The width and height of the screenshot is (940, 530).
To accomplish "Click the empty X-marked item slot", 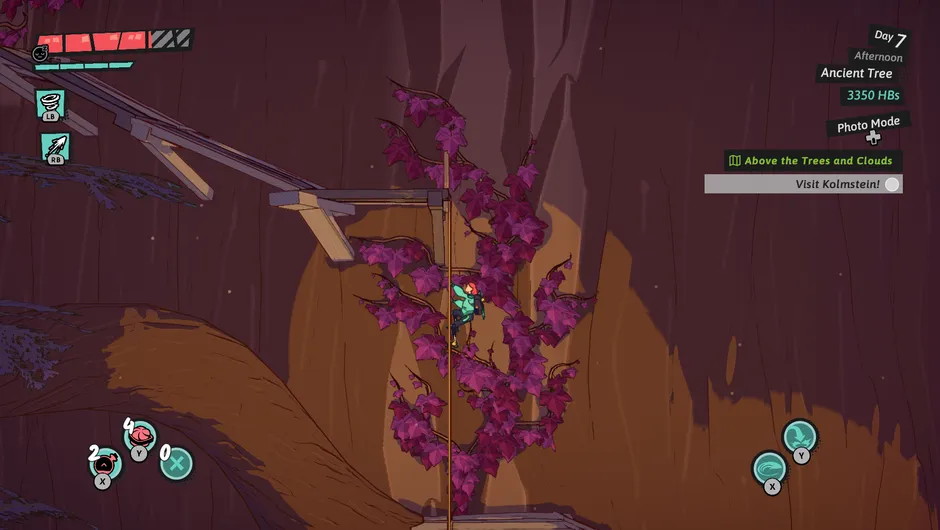I will click(177, 463).
